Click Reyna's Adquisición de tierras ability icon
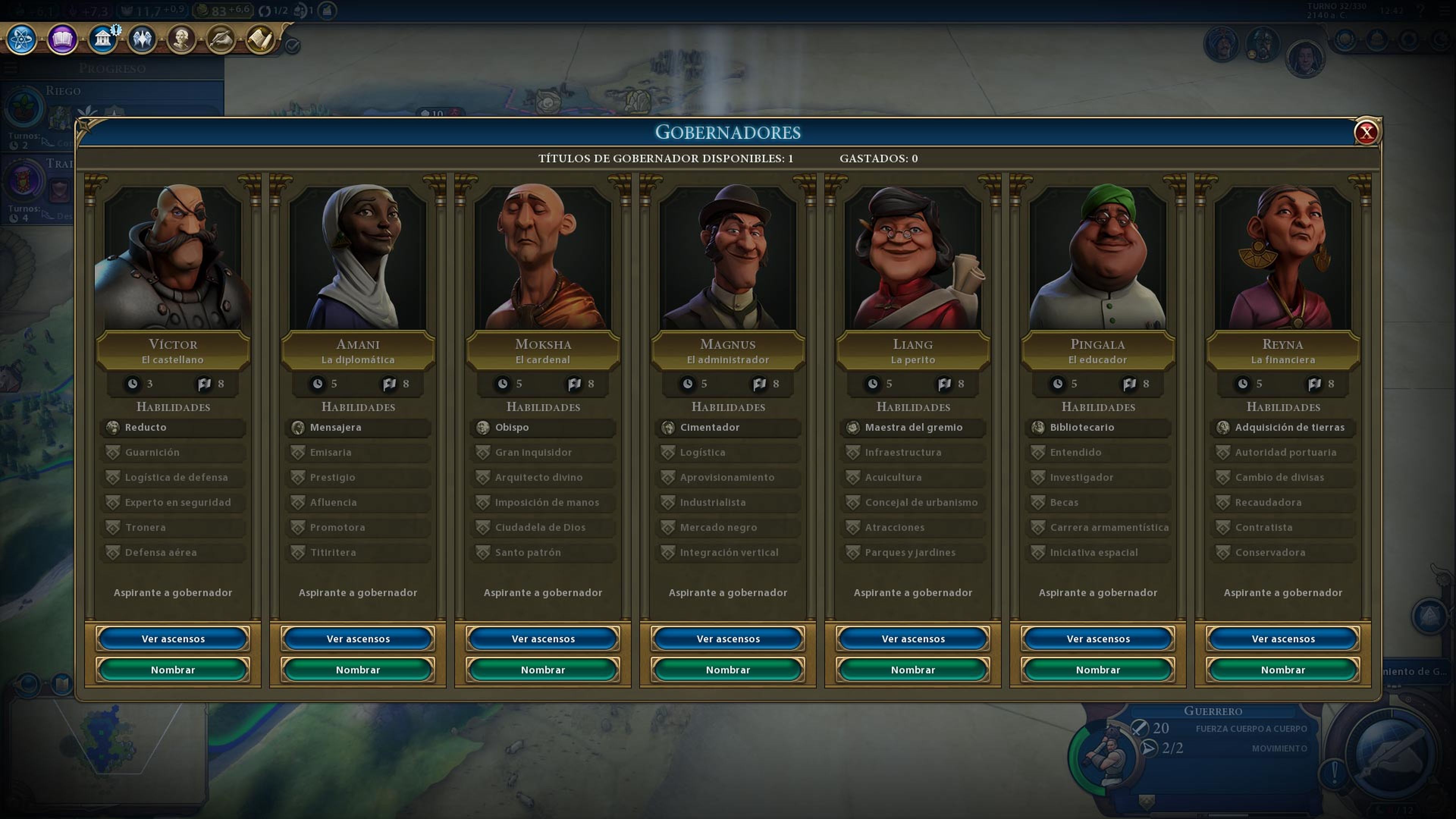 pyautogui.click(x=1222, y=427)
